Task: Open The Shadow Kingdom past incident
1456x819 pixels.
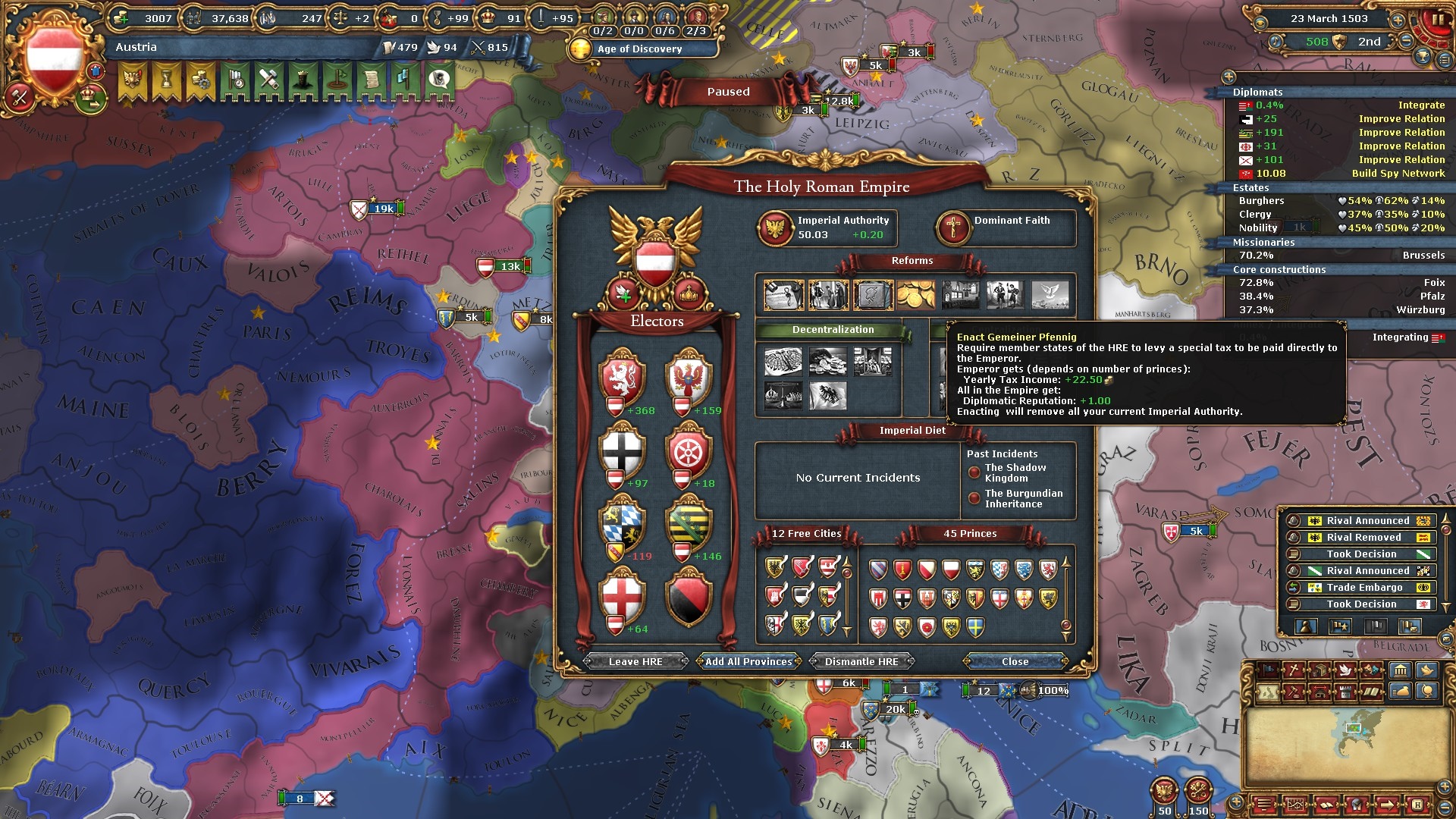Action: [1015, 473]
